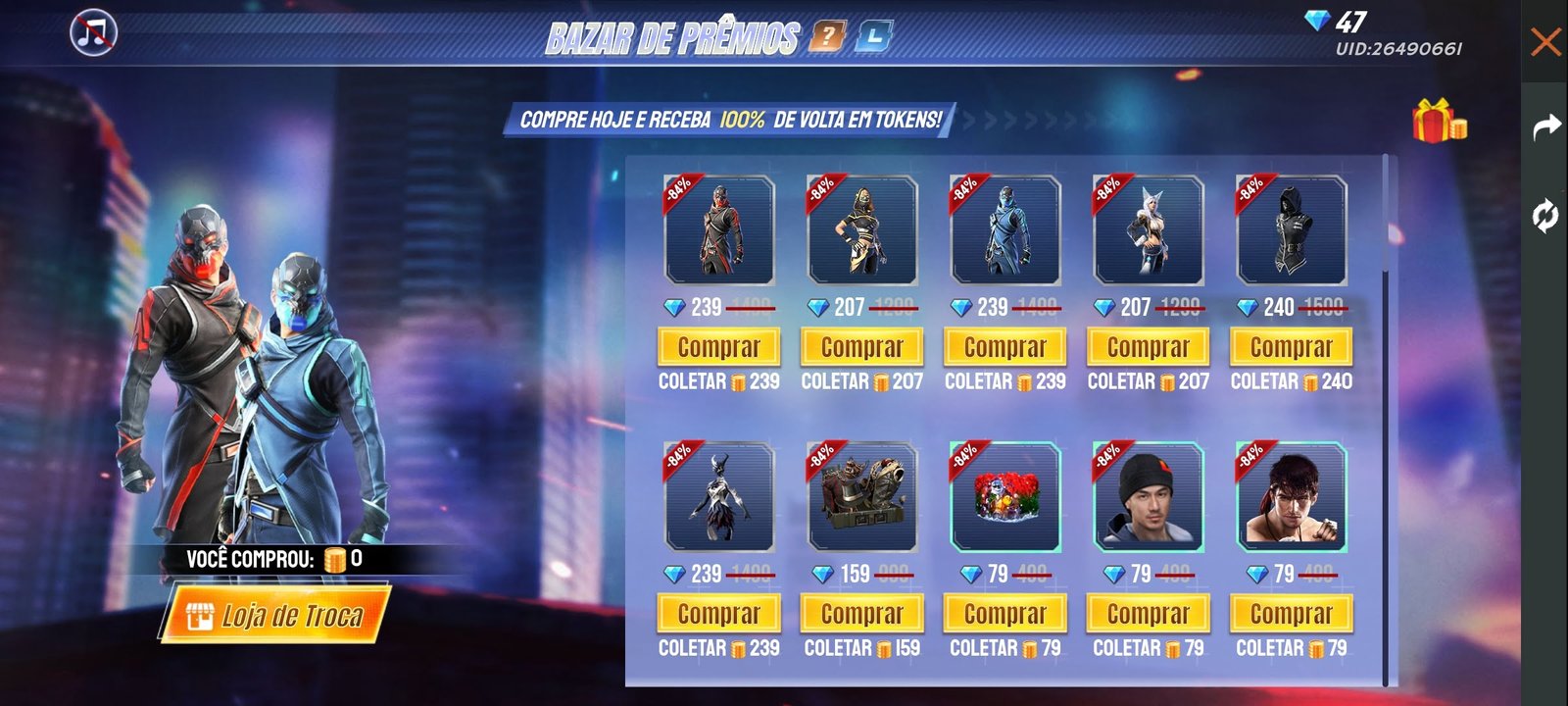Buy the 159 diamond armored vehicle item
The image size is (1568, 706).
[x=861, y=614]
